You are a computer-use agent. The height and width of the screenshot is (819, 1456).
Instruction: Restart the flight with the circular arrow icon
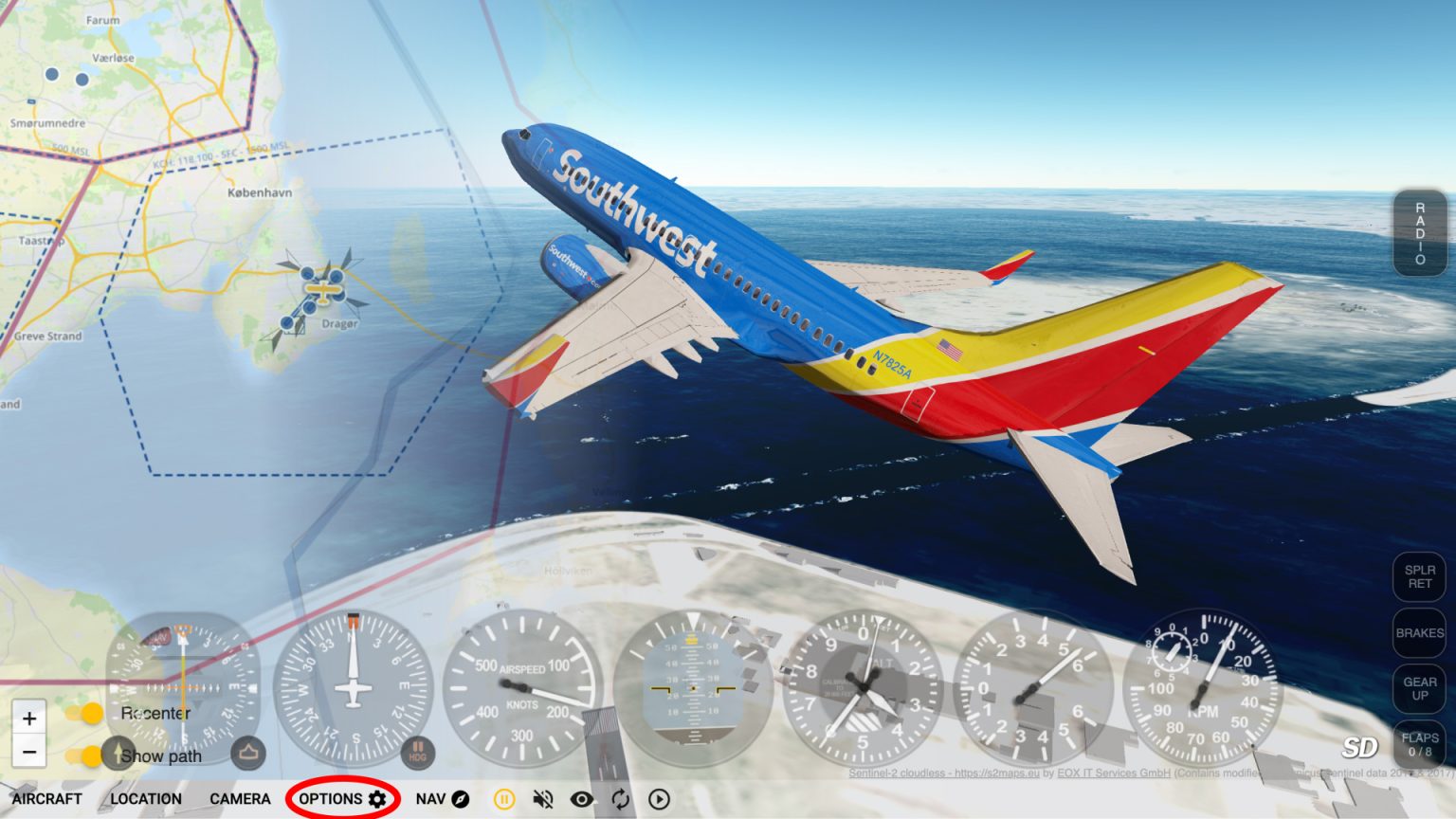pyautogui.click(x=619, y=799)
